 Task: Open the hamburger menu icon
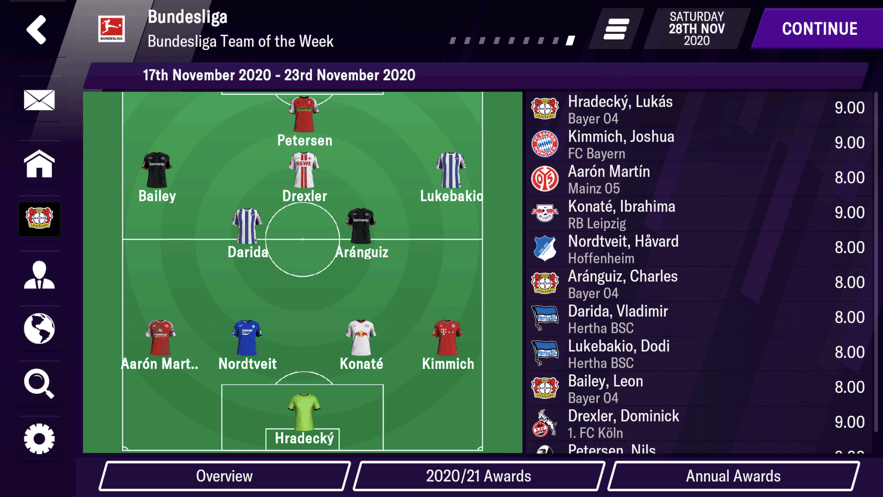tap(616, 29)
